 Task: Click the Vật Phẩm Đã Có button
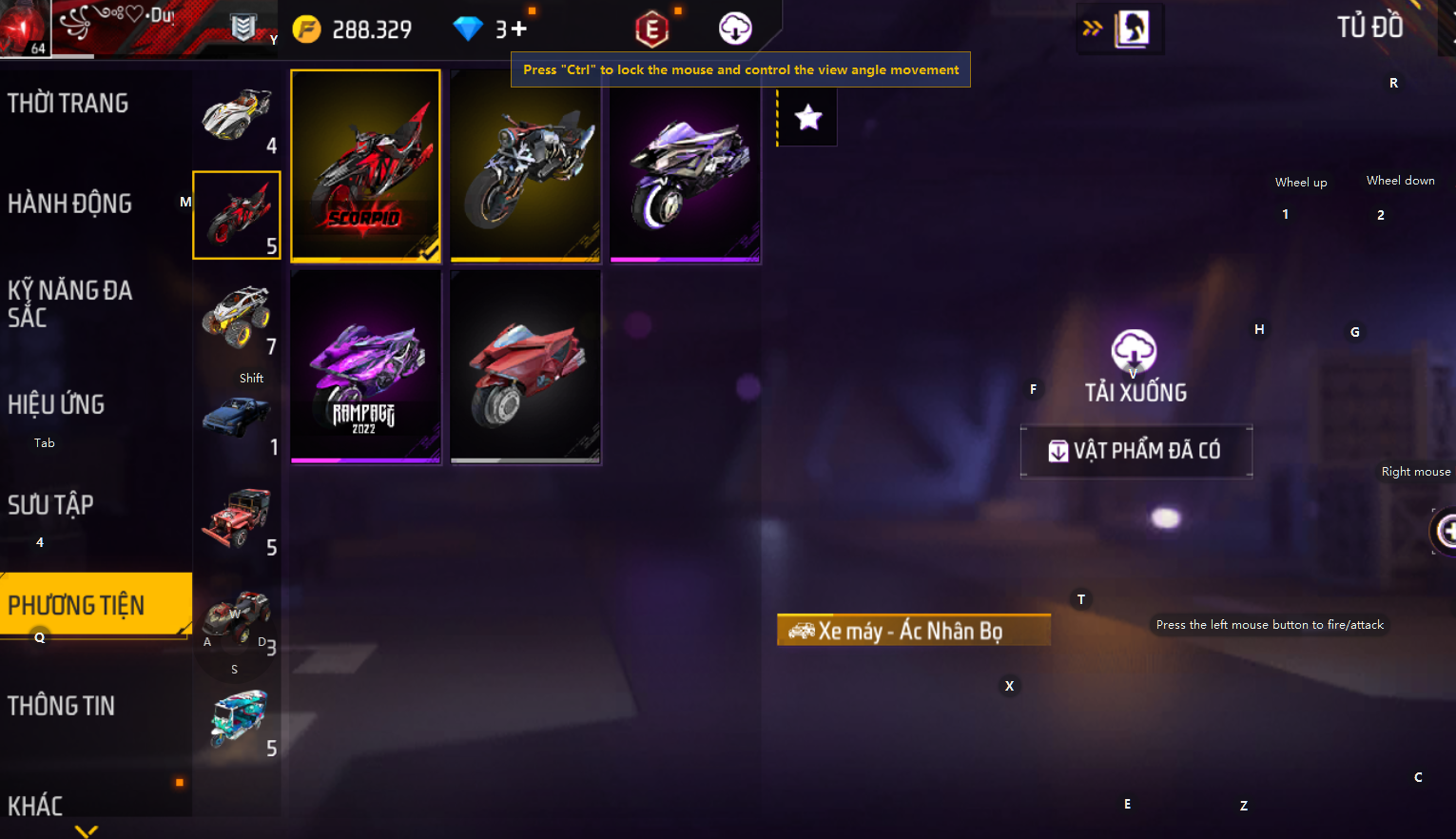click(1136, 451)
